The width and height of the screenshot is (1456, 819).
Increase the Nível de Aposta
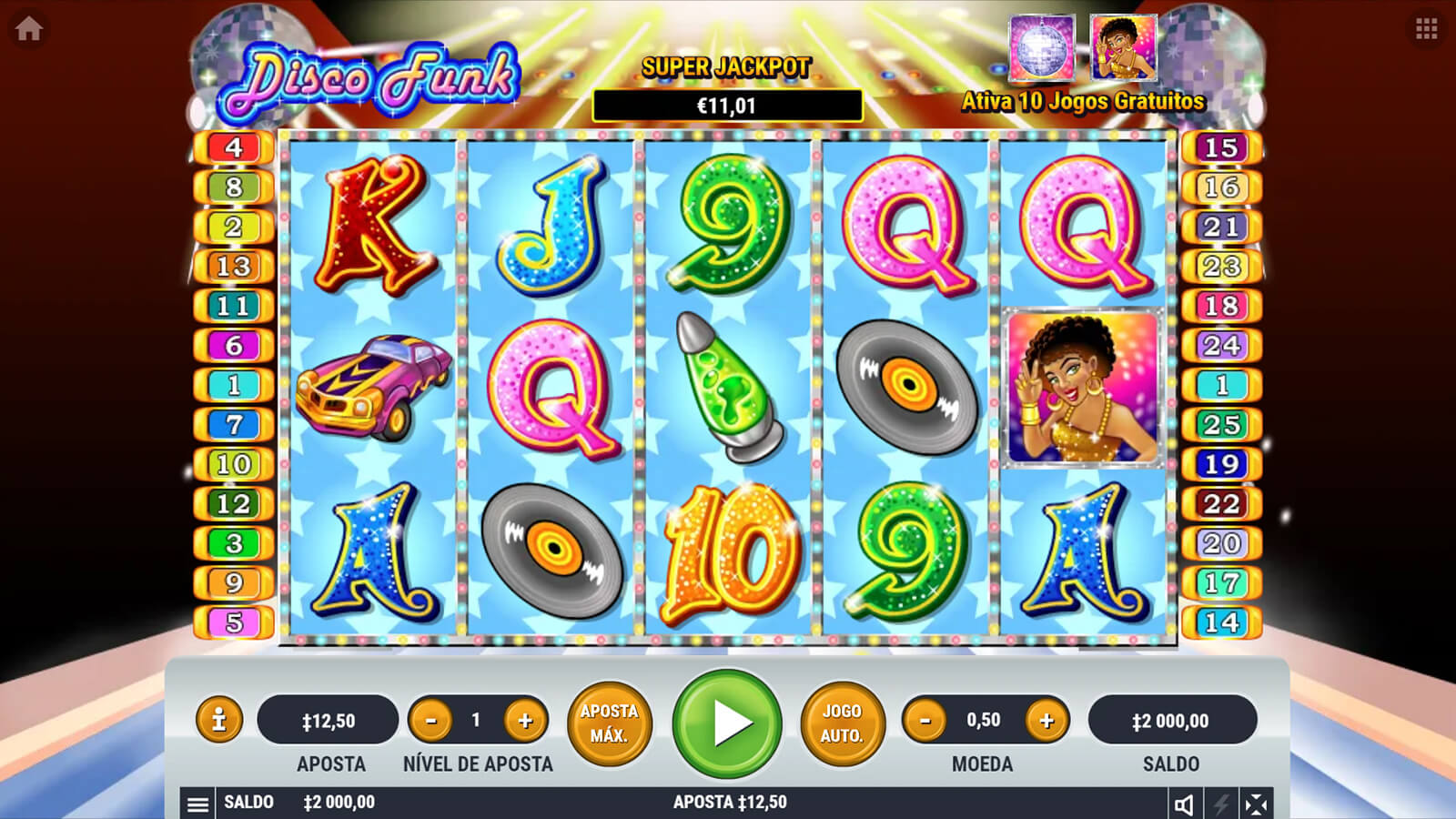pyautogui.click(x=525, y=721)
